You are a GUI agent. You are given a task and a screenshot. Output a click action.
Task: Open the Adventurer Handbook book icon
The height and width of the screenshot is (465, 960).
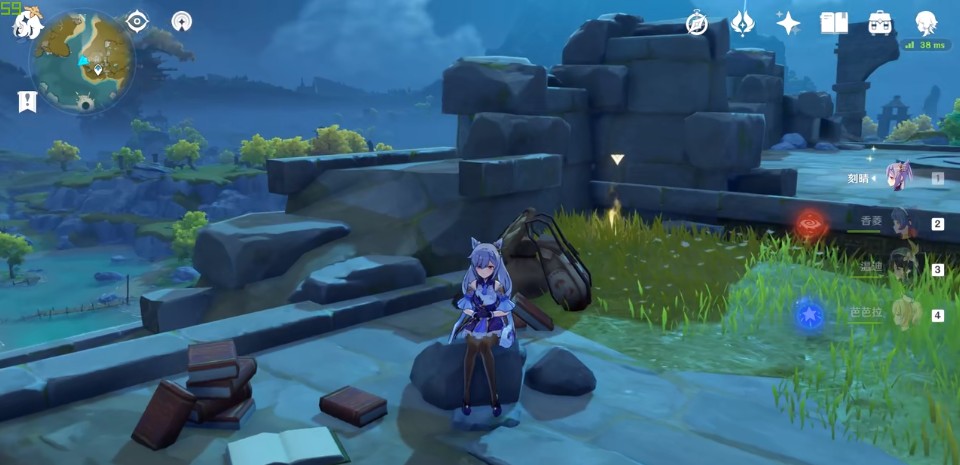[x=834, y=23]
